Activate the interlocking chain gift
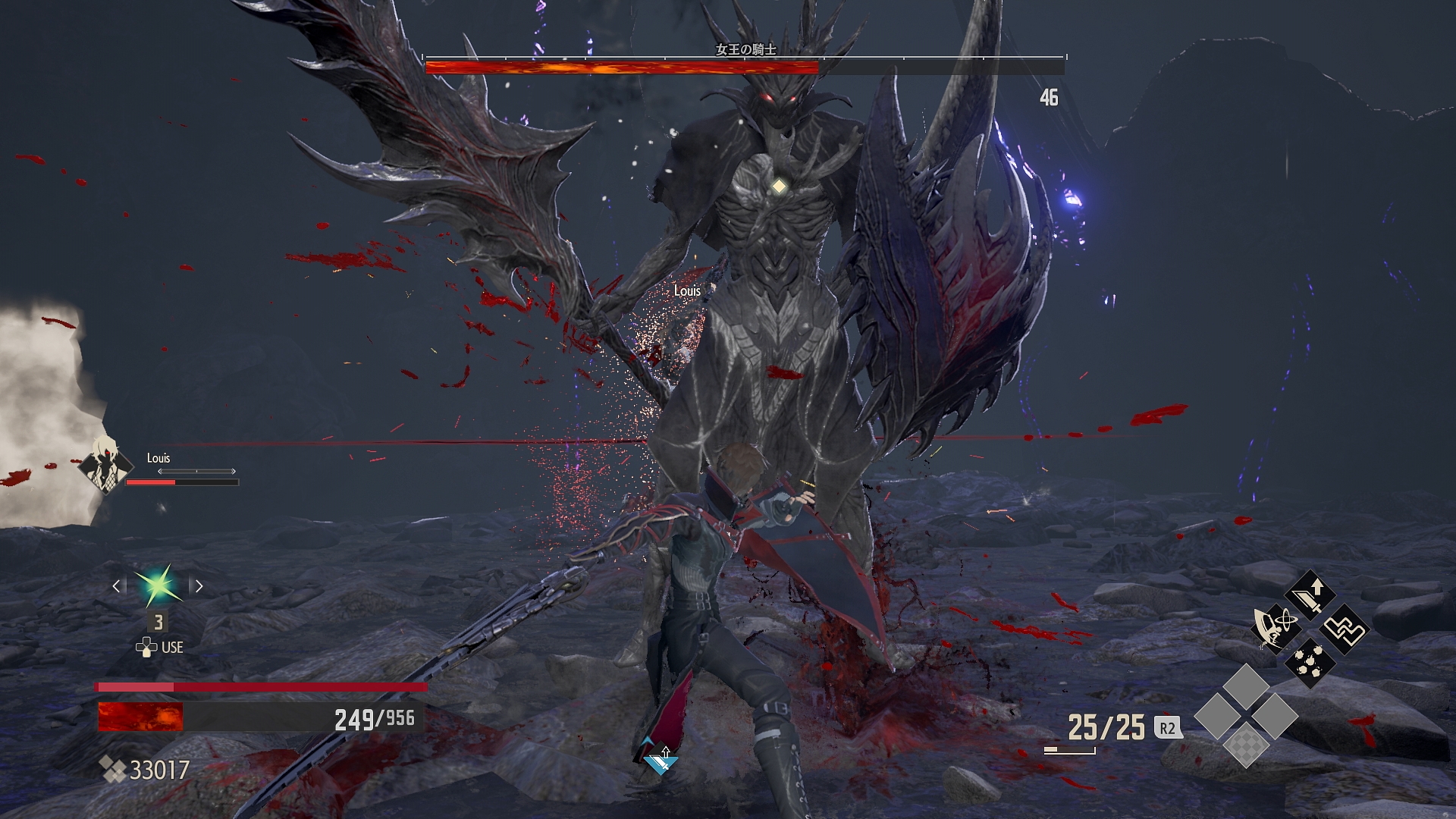Screen dimensions: 1456x819 tap(1345, 629)
